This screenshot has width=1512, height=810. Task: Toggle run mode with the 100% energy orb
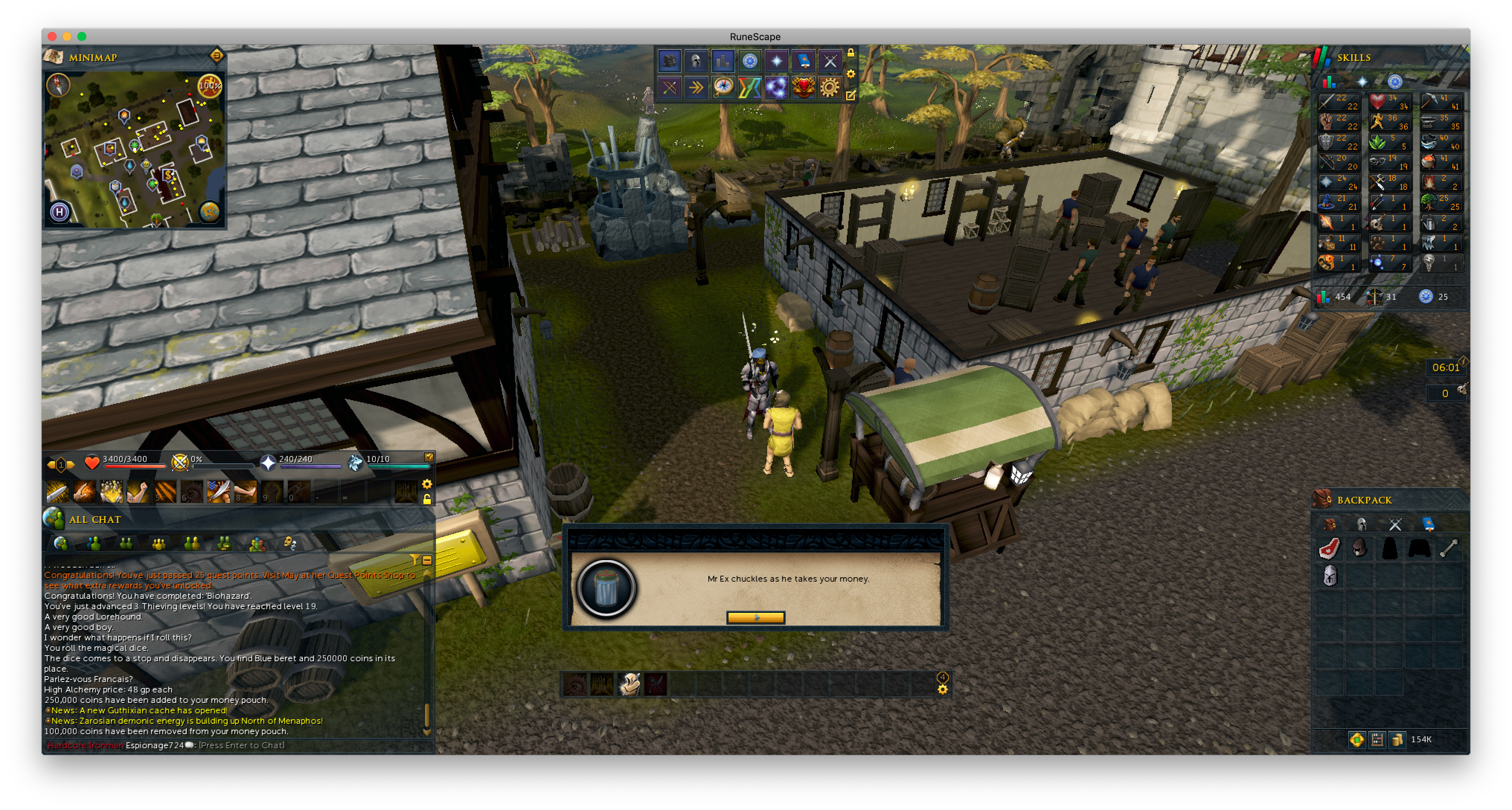(x=209, y=86)
